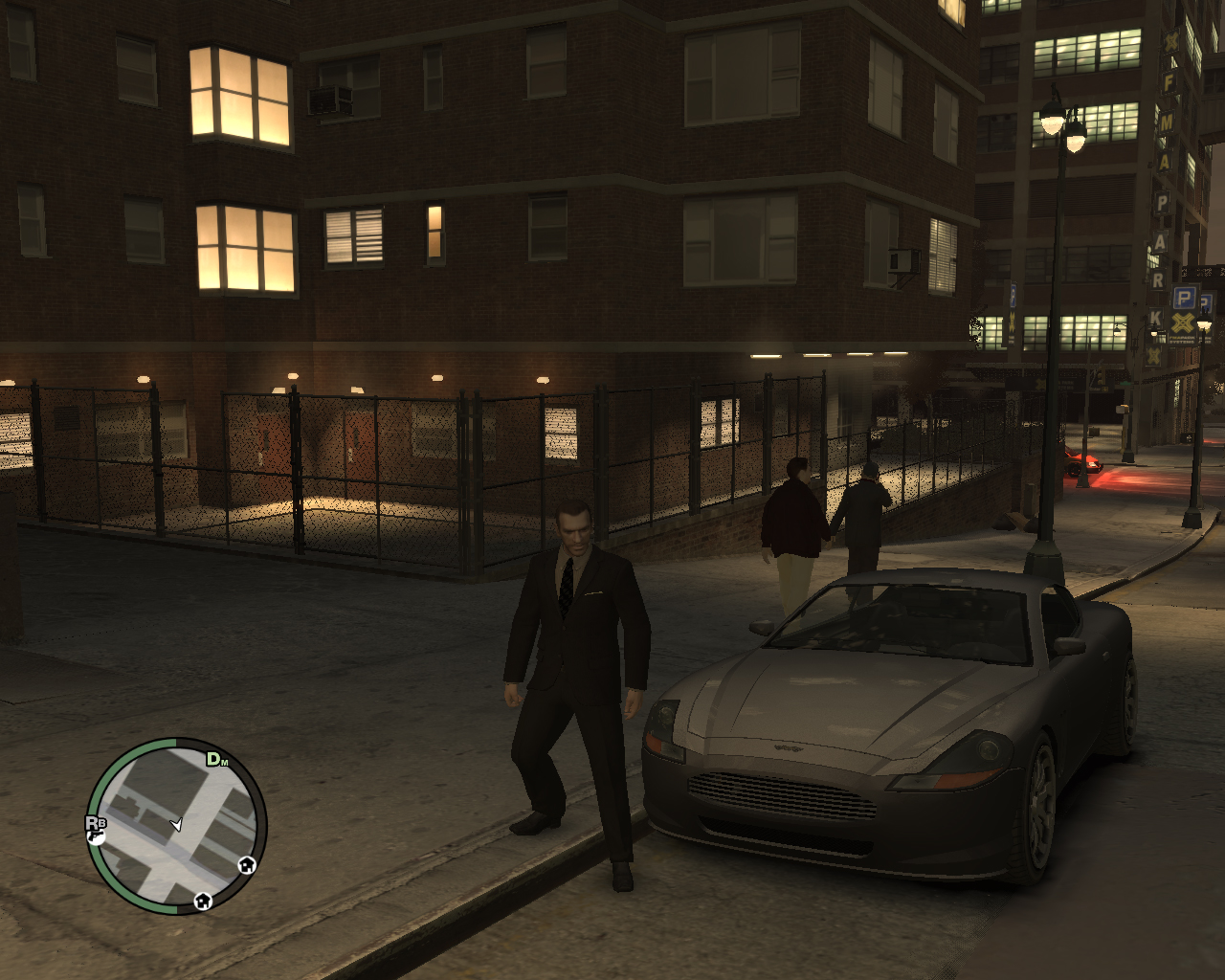The height and width of the screenshot is (980, 1225).
Task: Click the pistol gun shop blip
Action: 96,837
